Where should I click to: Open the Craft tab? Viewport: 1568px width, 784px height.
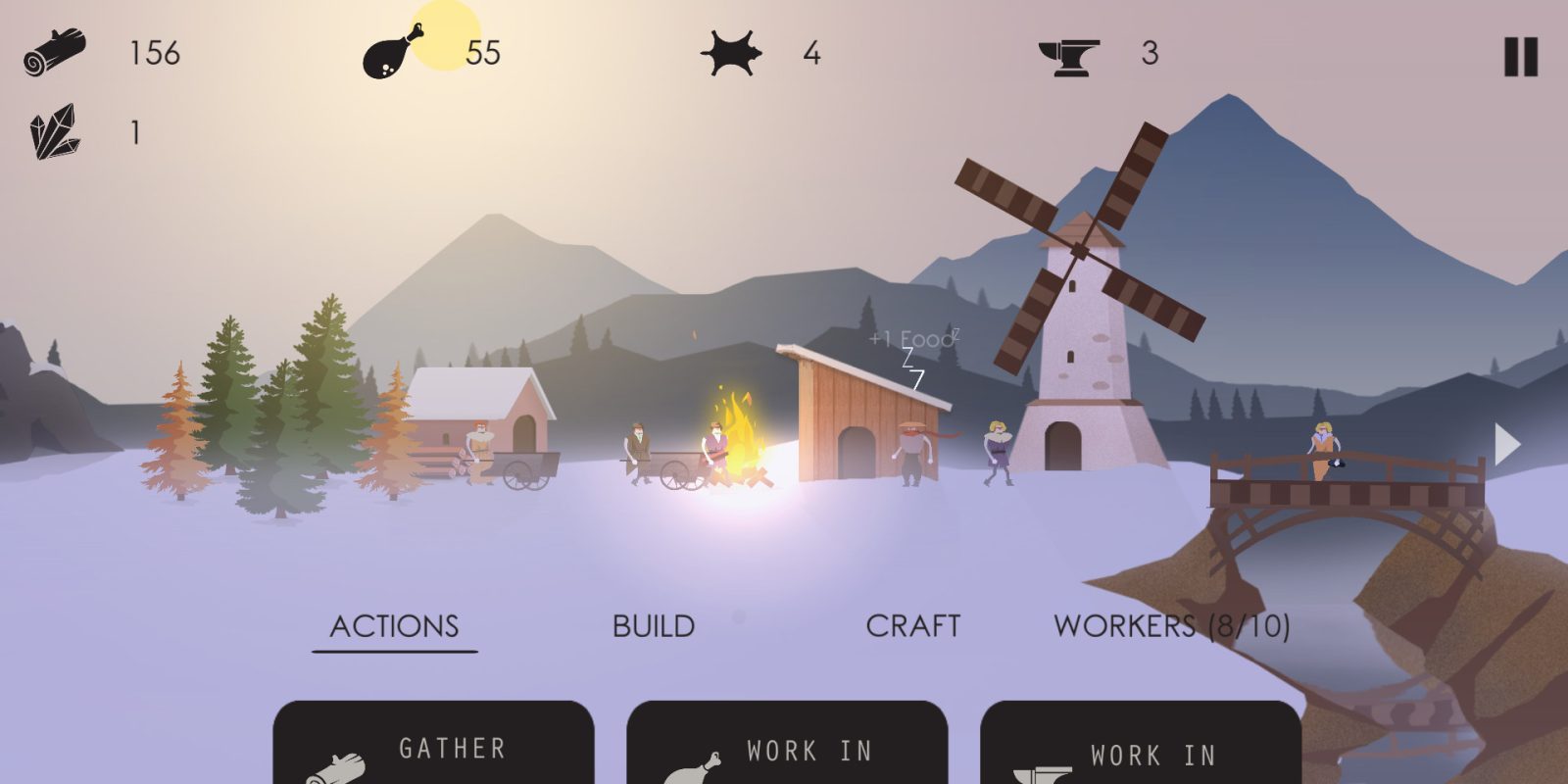tap(912, 626)
